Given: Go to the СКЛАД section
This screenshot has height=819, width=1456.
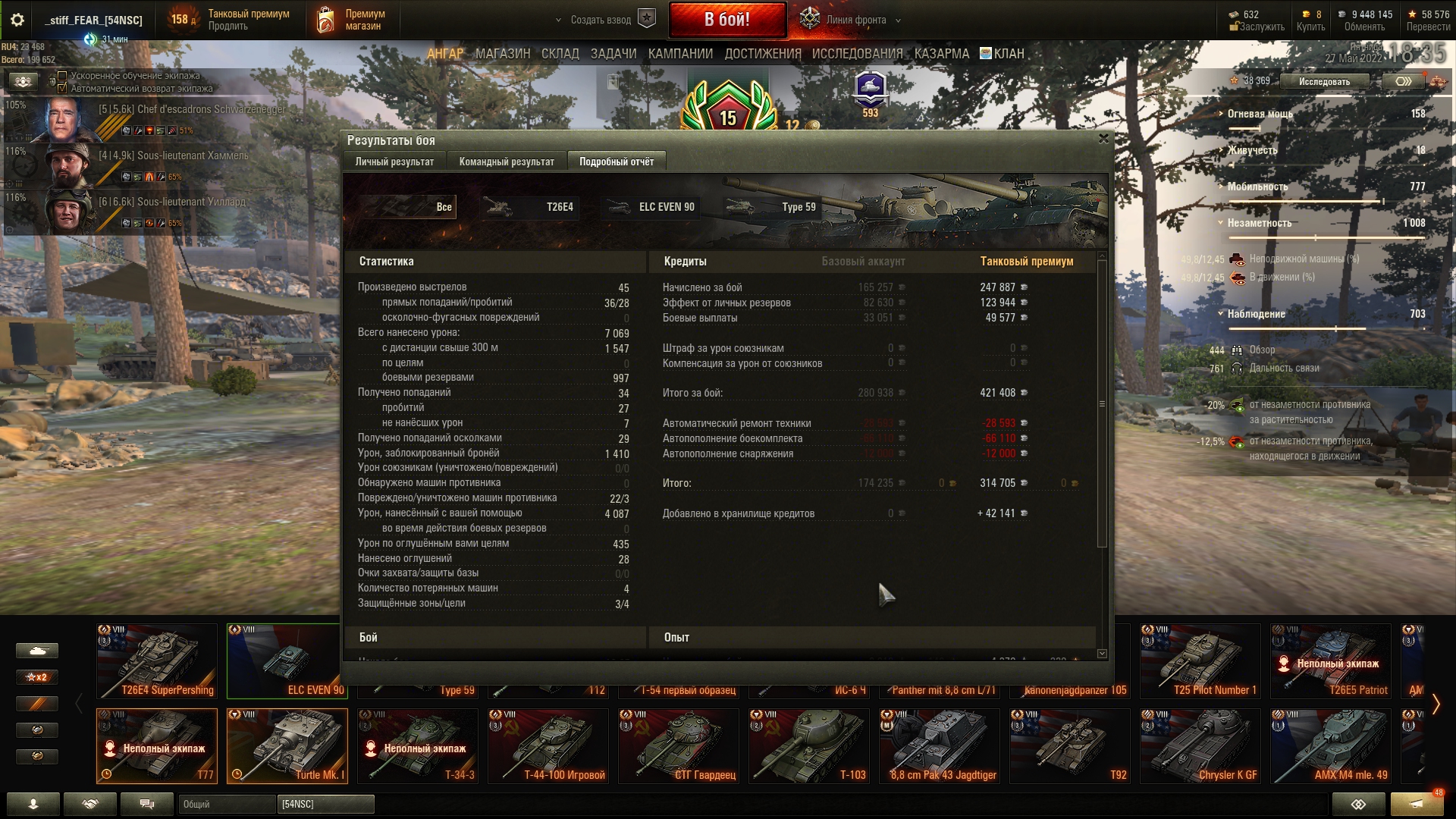Looking at the screenshot, I should [x=560, y=54].
